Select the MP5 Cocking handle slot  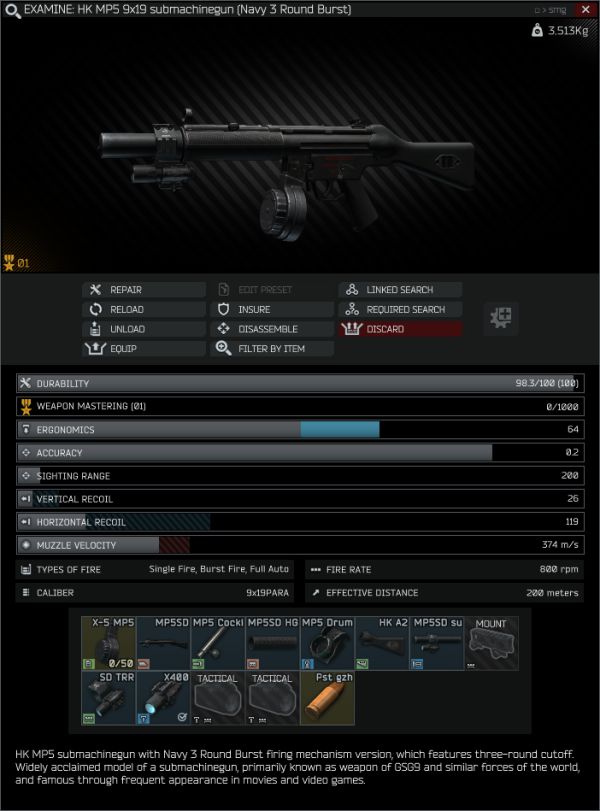pyautogui.click(x=218, y=642)
